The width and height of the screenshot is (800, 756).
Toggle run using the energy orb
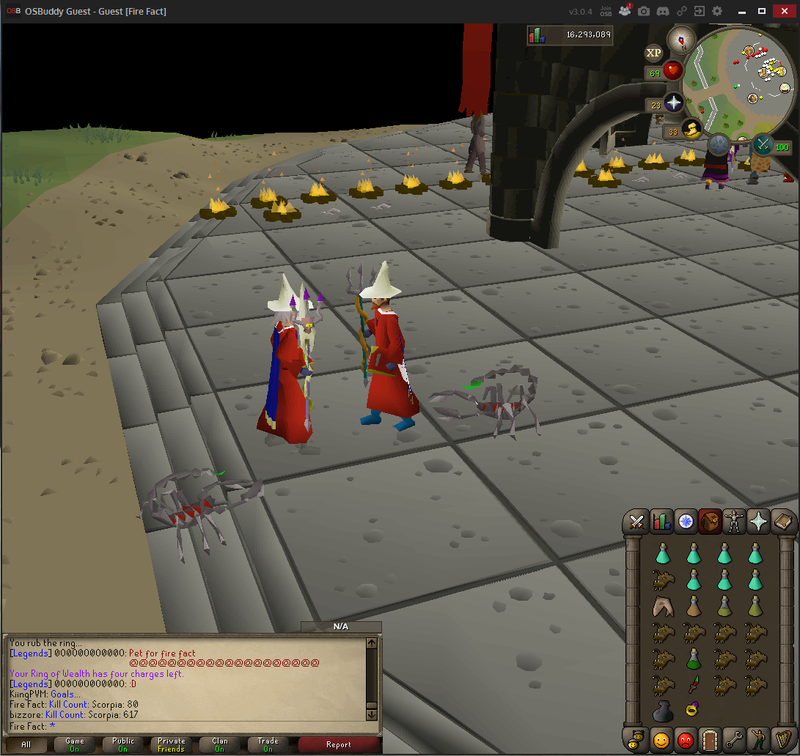pos(690,130)
